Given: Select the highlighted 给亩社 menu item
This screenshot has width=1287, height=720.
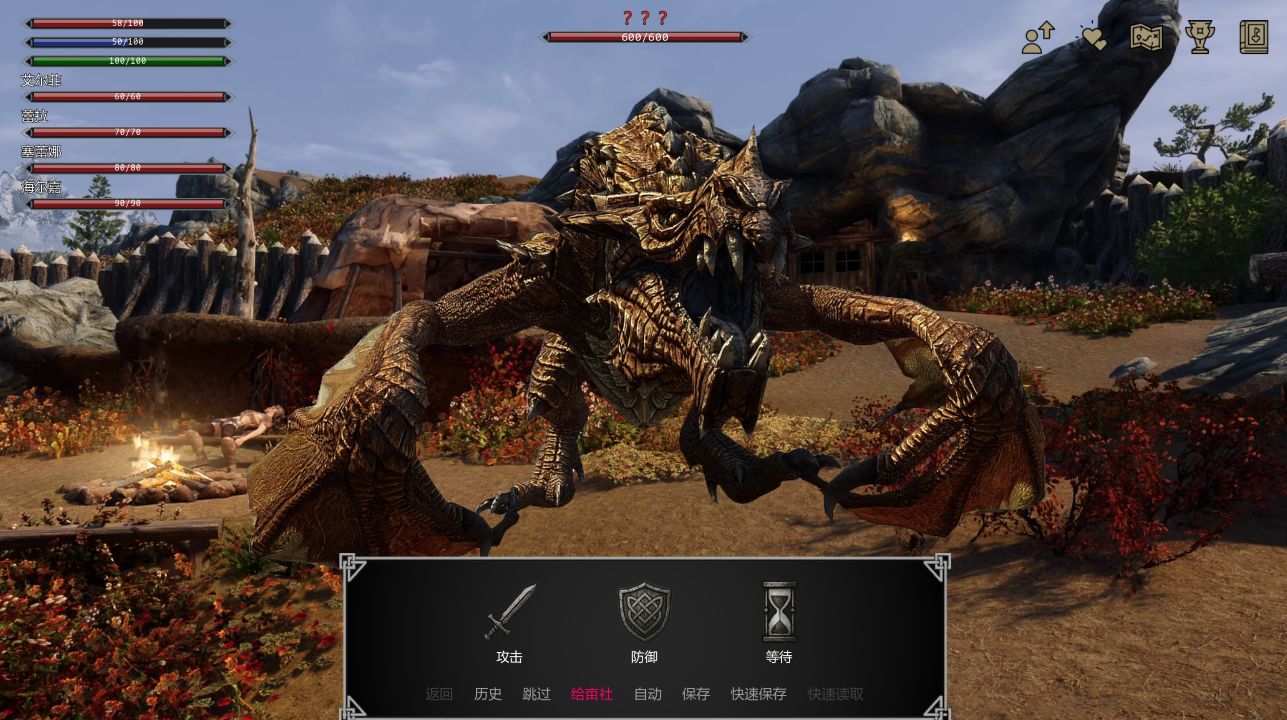Looking at the screenshot, I should tap(591, 694).
